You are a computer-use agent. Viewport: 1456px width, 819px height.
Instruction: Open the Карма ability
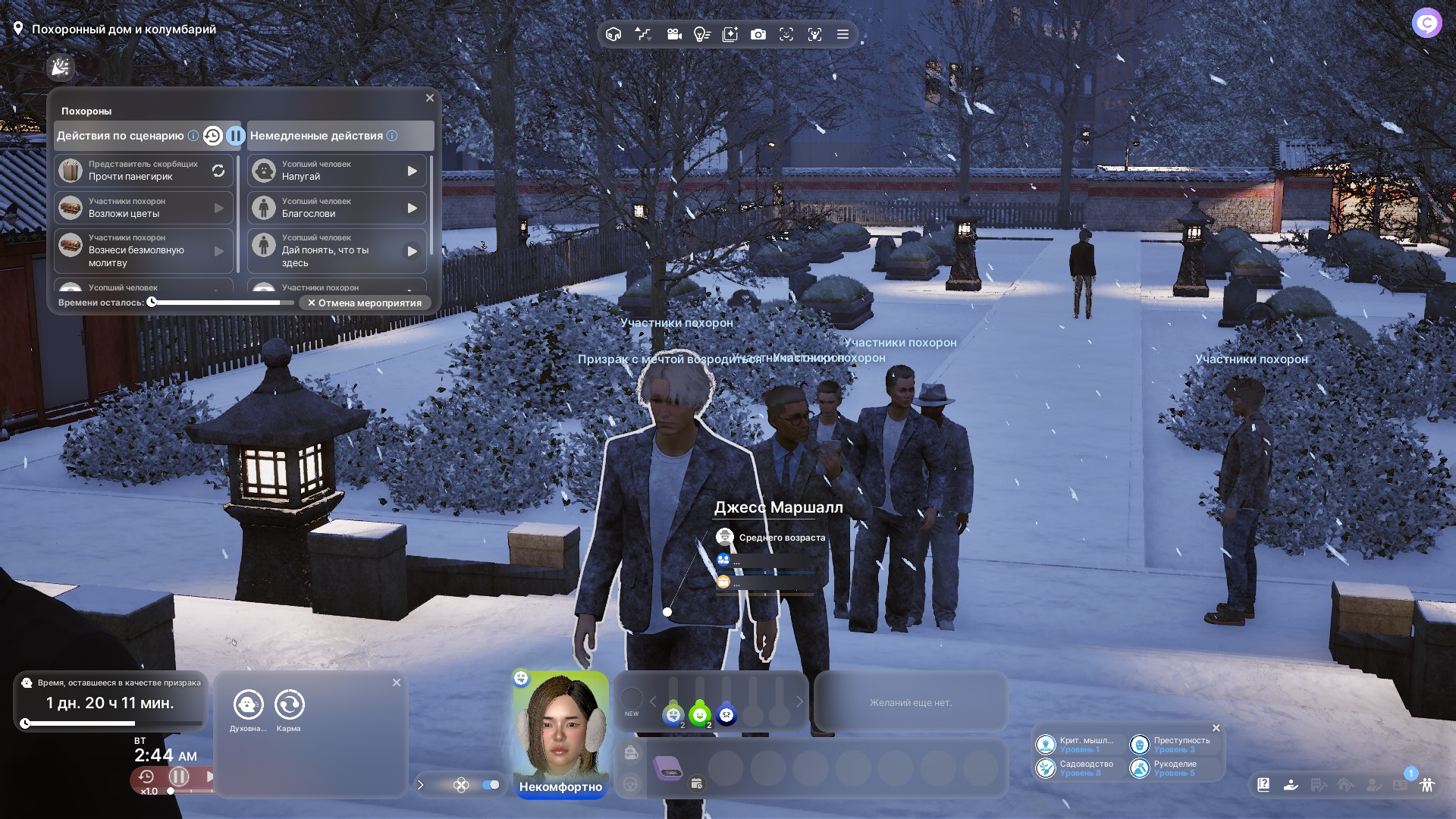click(x=289, y=705)
